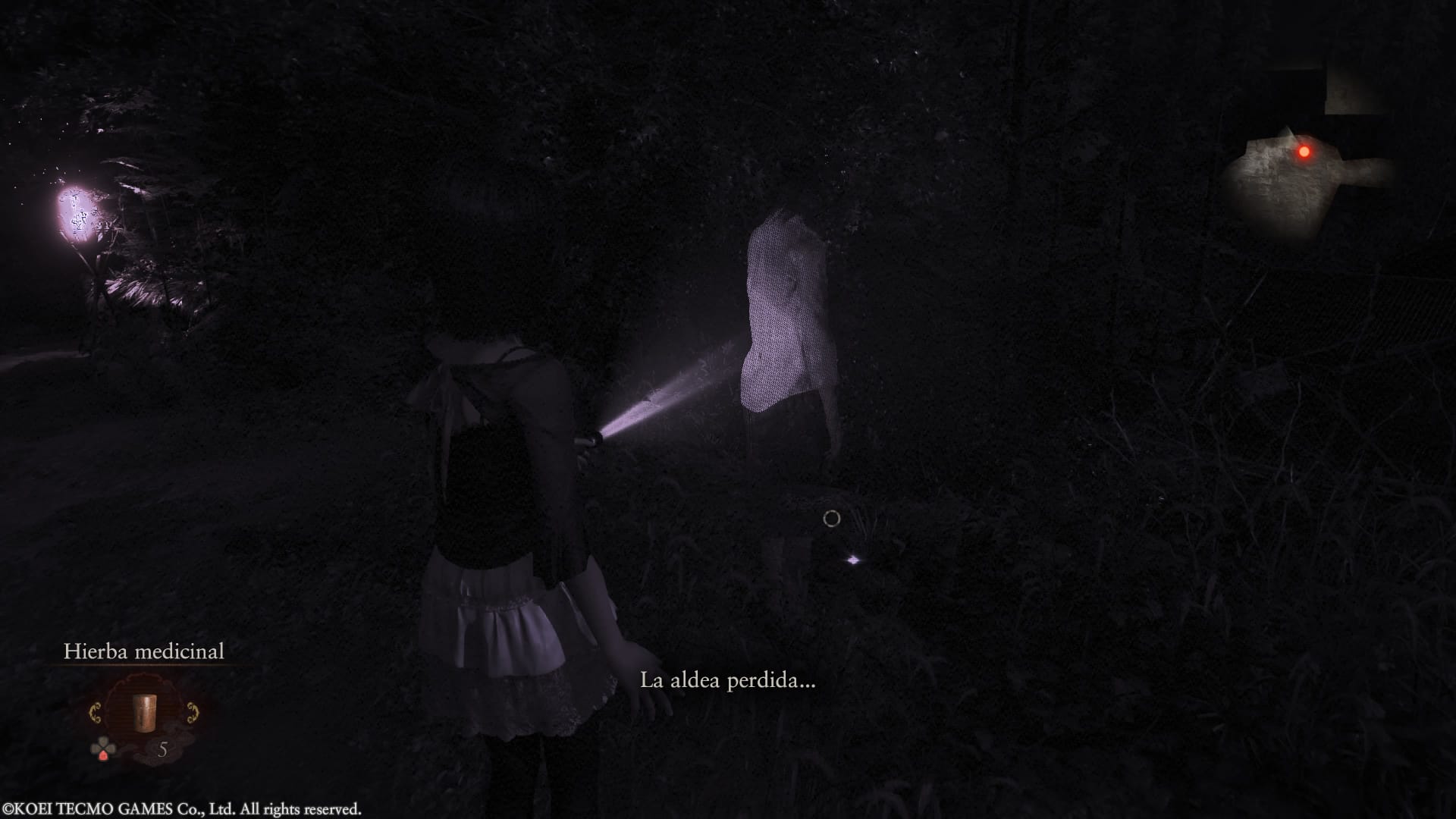Click the Hierba medicinal title label
The height and width of the screenshot is (819, 1456).
(x=145, y=651)
